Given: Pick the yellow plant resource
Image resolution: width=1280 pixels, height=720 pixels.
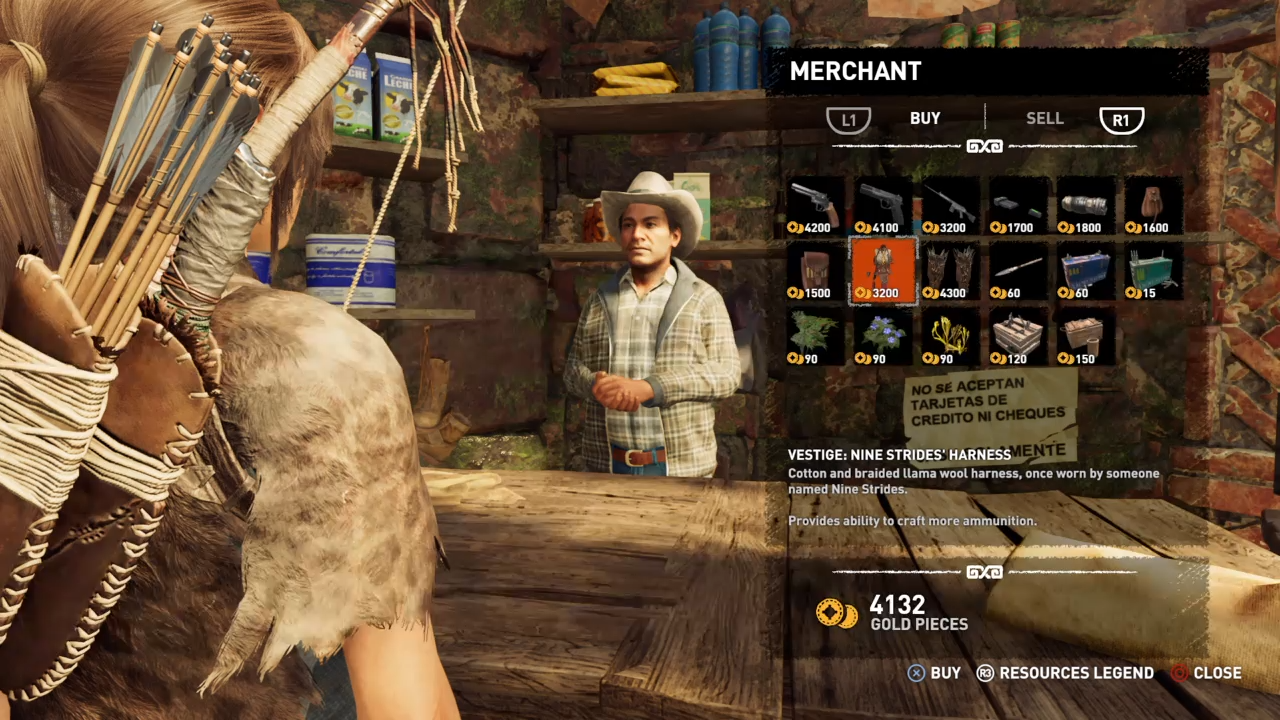Looking at the screenshot, I should click(x=949, y=337).
